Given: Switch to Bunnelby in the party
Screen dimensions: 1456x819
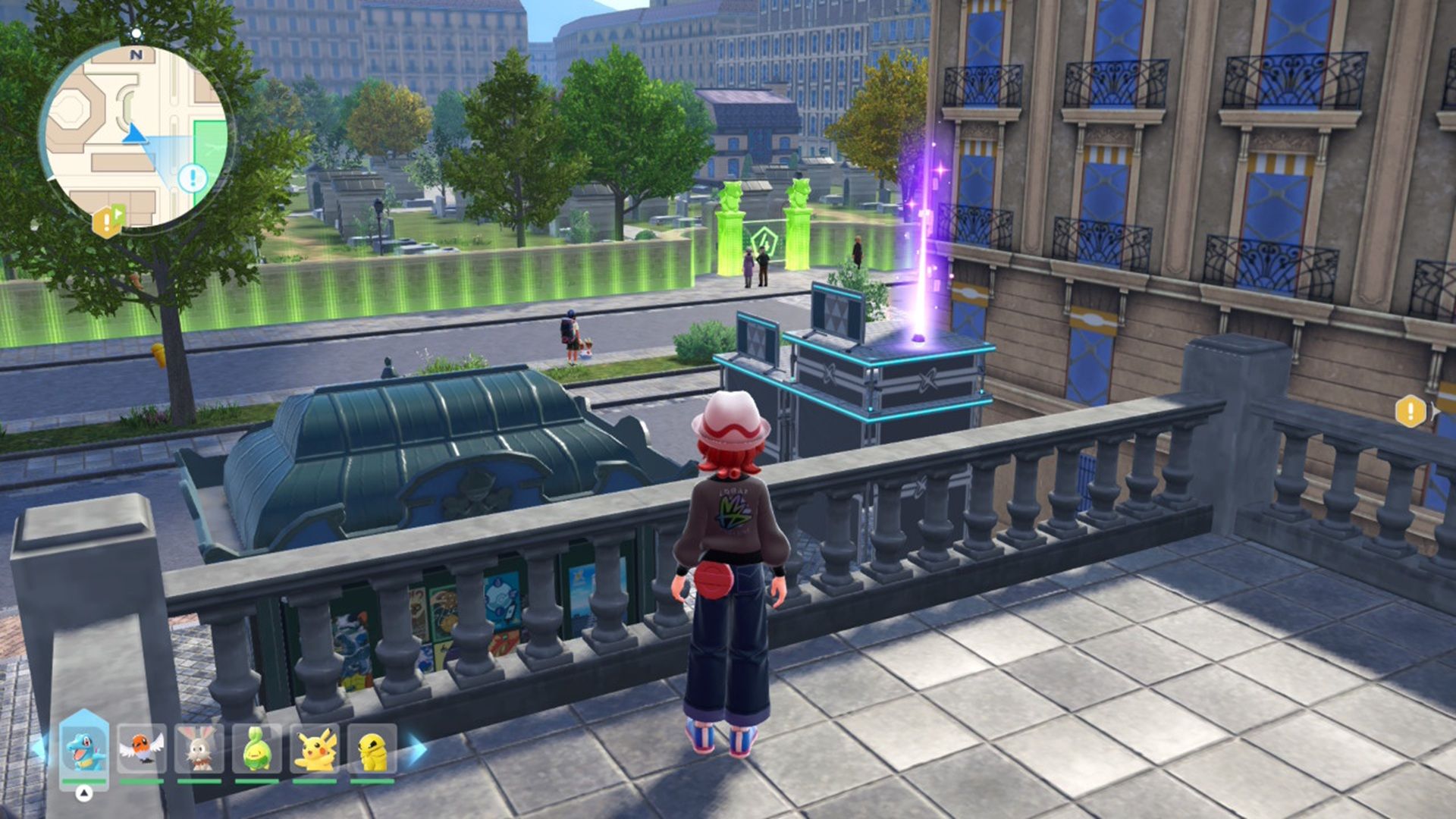Looking at the screenshot, I should tap(199, 748).
